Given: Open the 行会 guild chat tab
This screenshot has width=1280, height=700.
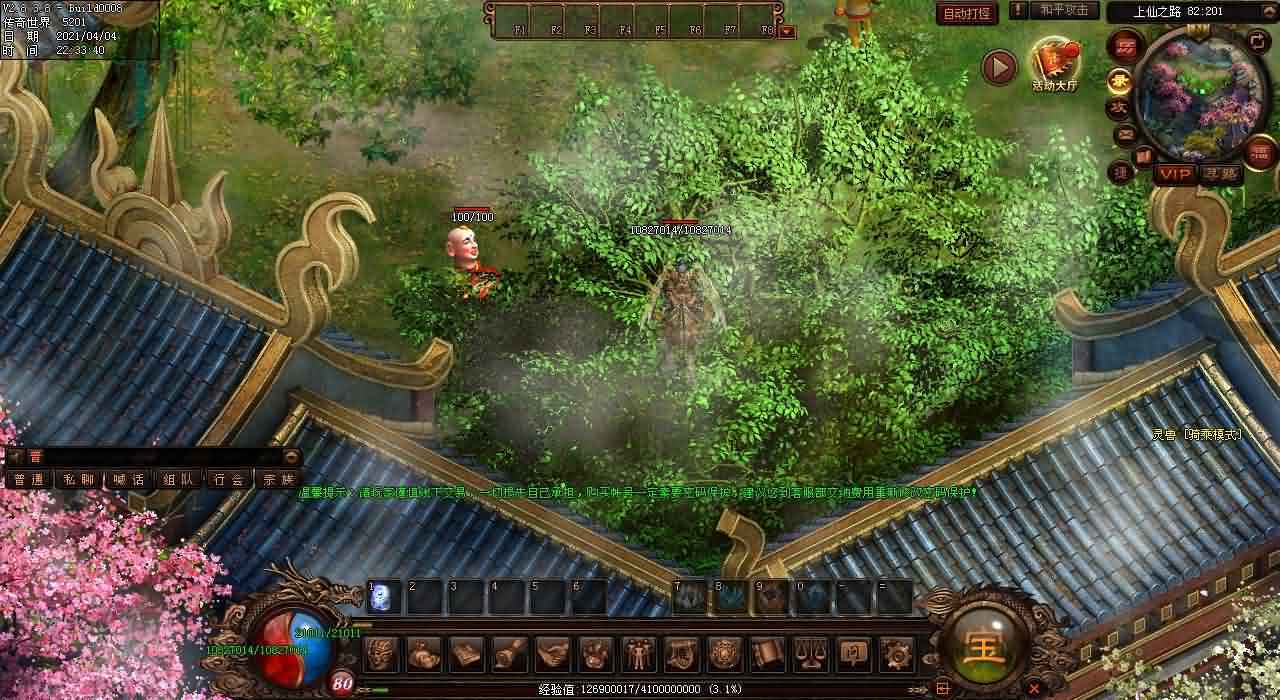Looking at the screenshot, I should coord(228,479).
